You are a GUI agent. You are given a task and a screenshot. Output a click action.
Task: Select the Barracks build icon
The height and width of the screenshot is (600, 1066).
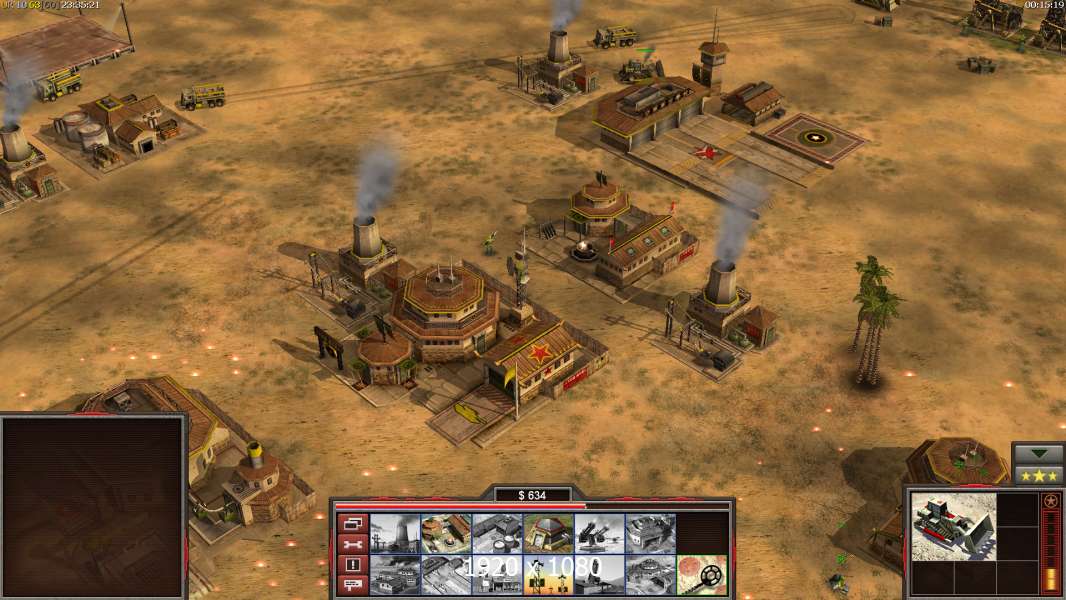click(446, 533)
